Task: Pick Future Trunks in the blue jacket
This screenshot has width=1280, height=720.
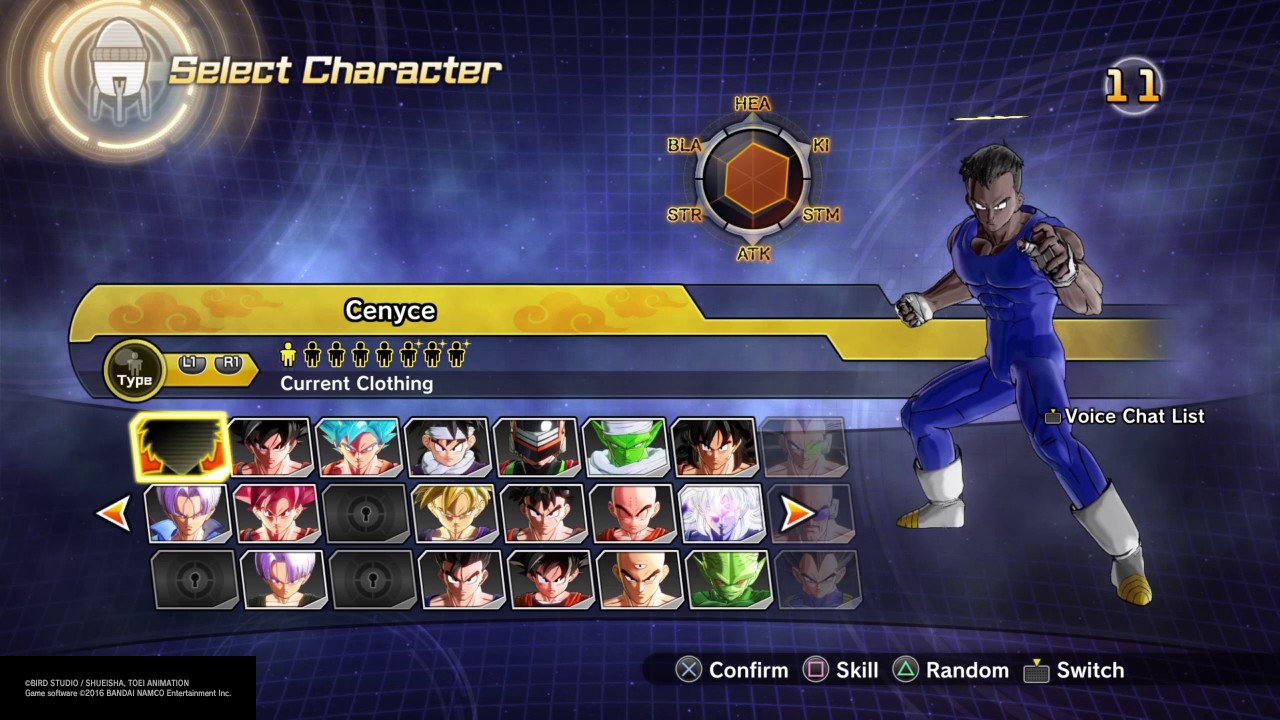Action: point(188,513)
